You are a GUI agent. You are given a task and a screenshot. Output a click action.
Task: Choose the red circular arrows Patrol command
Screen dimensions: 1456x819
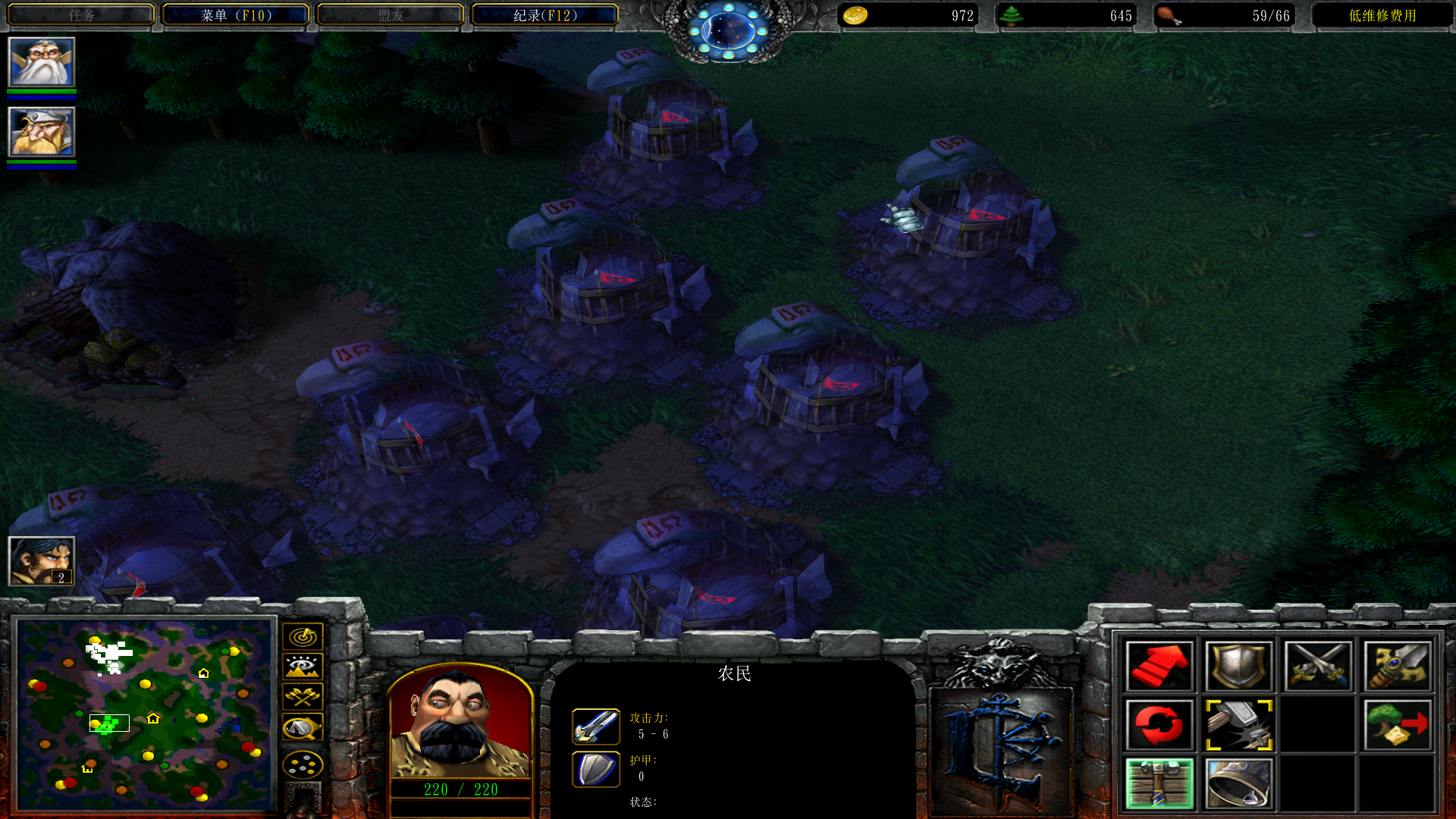click(x=1159, y=725)
